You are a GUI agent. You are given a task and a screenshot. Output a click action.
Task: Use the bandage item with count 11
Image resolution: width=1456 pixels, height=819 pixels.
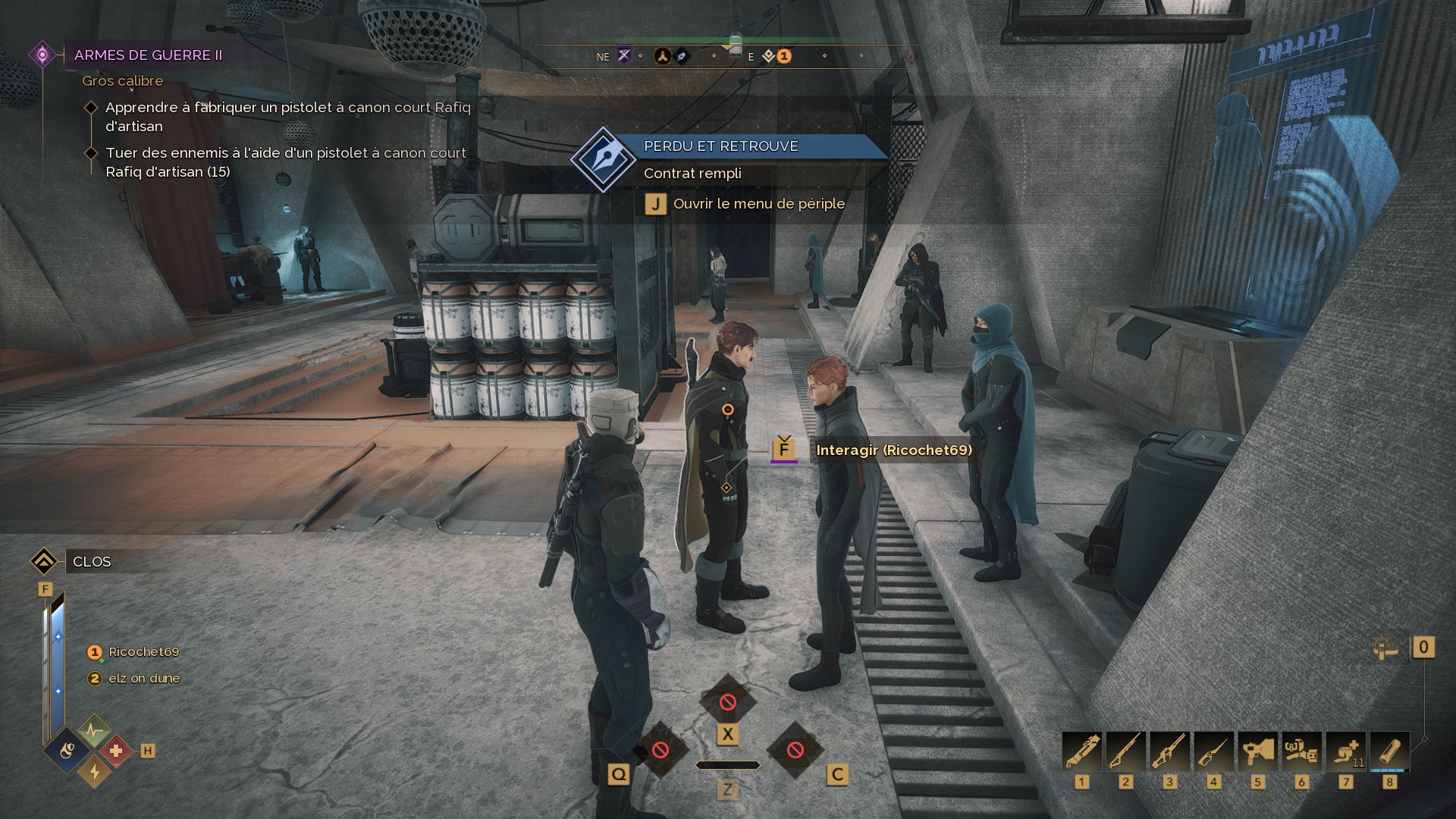click(x=1345, y=752)
